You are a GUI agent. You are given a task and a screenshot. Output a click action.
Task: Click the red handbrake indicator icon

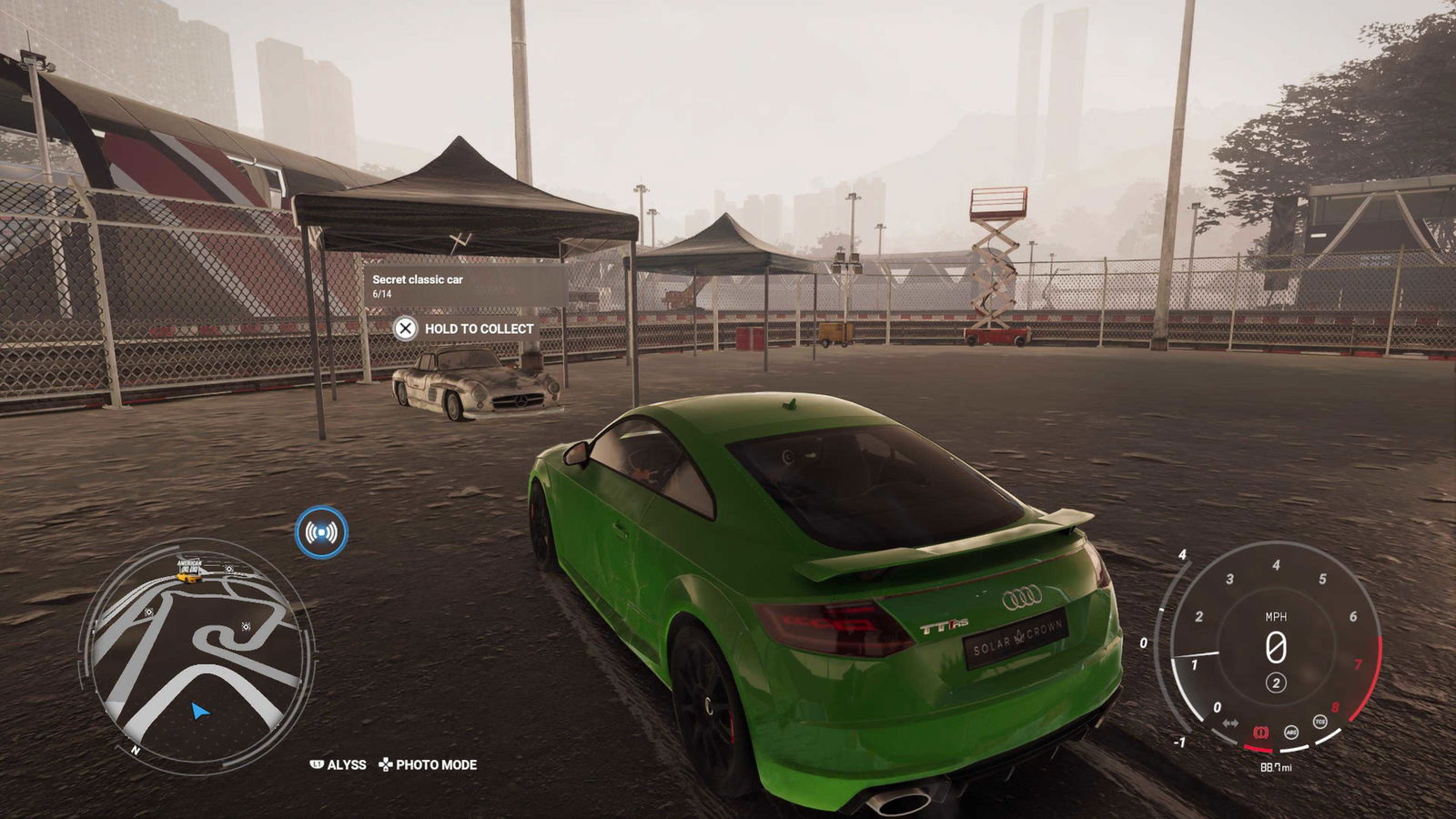[1261, 732]
